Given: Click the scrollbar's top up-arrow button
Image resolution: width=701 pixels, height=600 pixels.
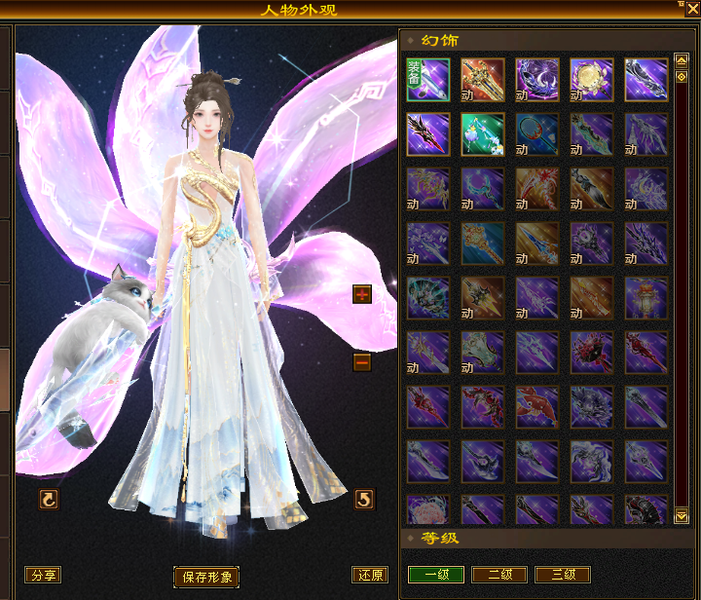Looking at the screenshot, I should click(682, 59).
